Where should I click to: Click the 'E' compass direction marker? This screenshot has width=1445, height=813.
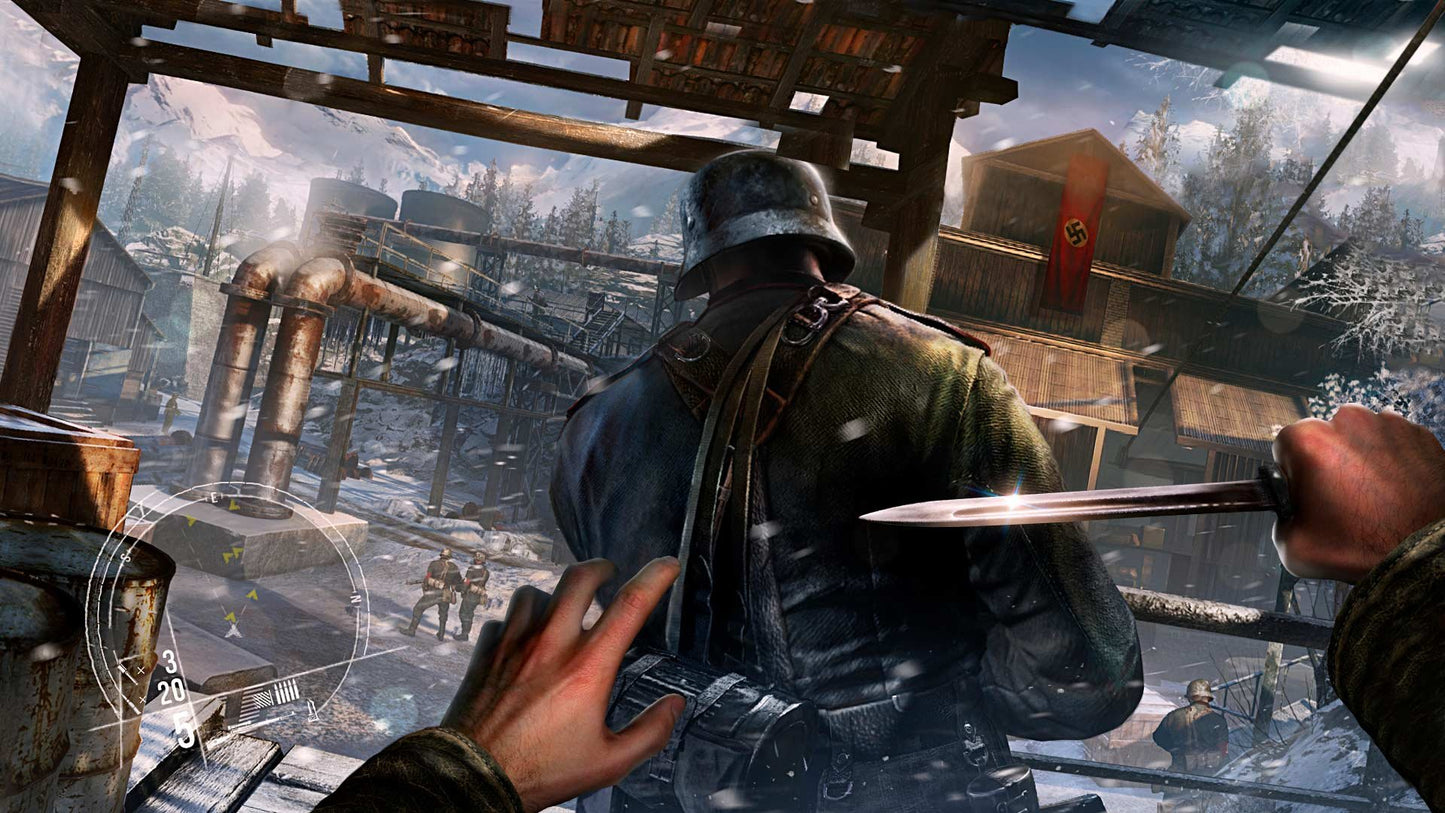pos(214,495)
